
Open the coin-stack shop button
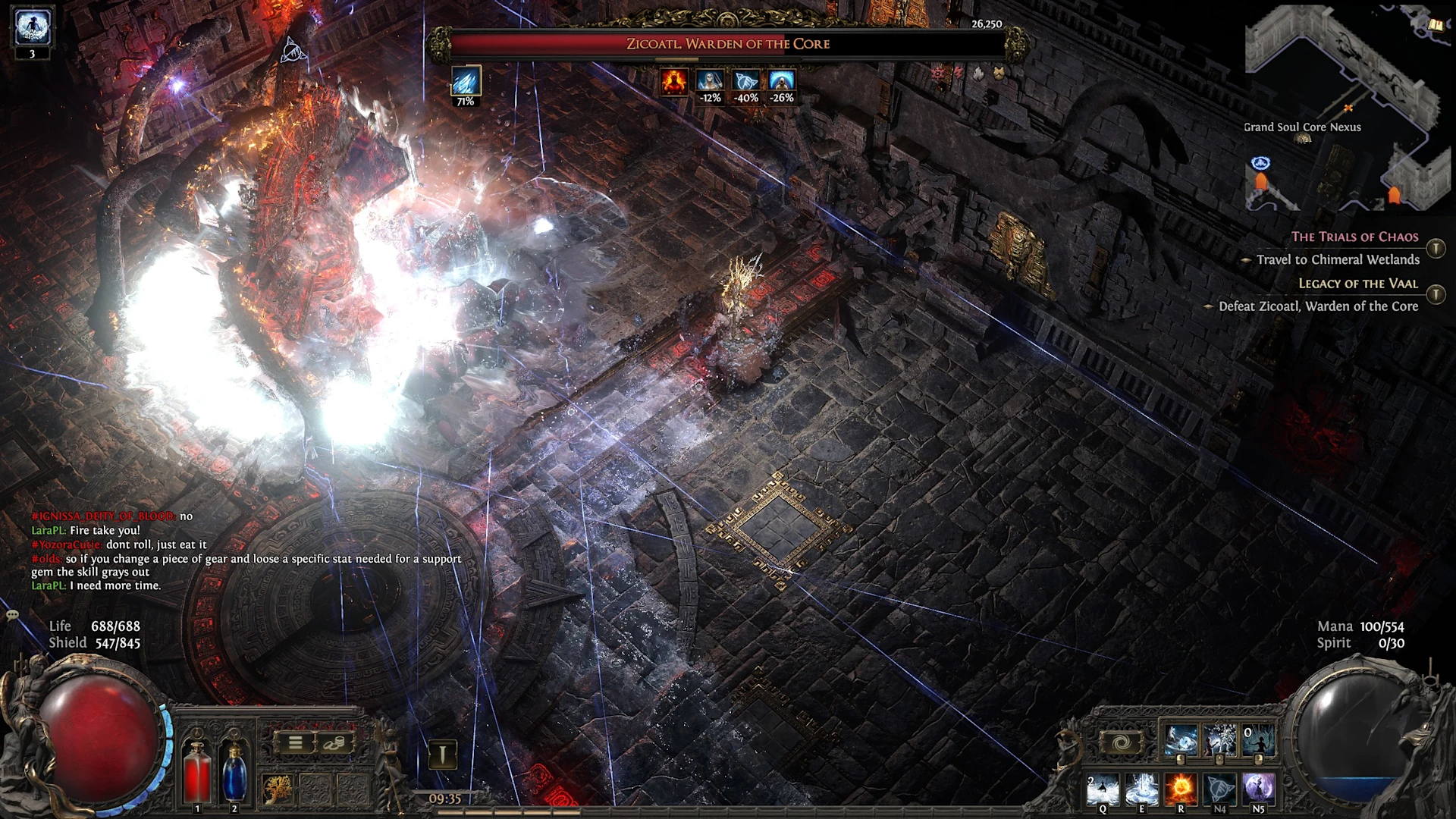[x=334, y=743]
